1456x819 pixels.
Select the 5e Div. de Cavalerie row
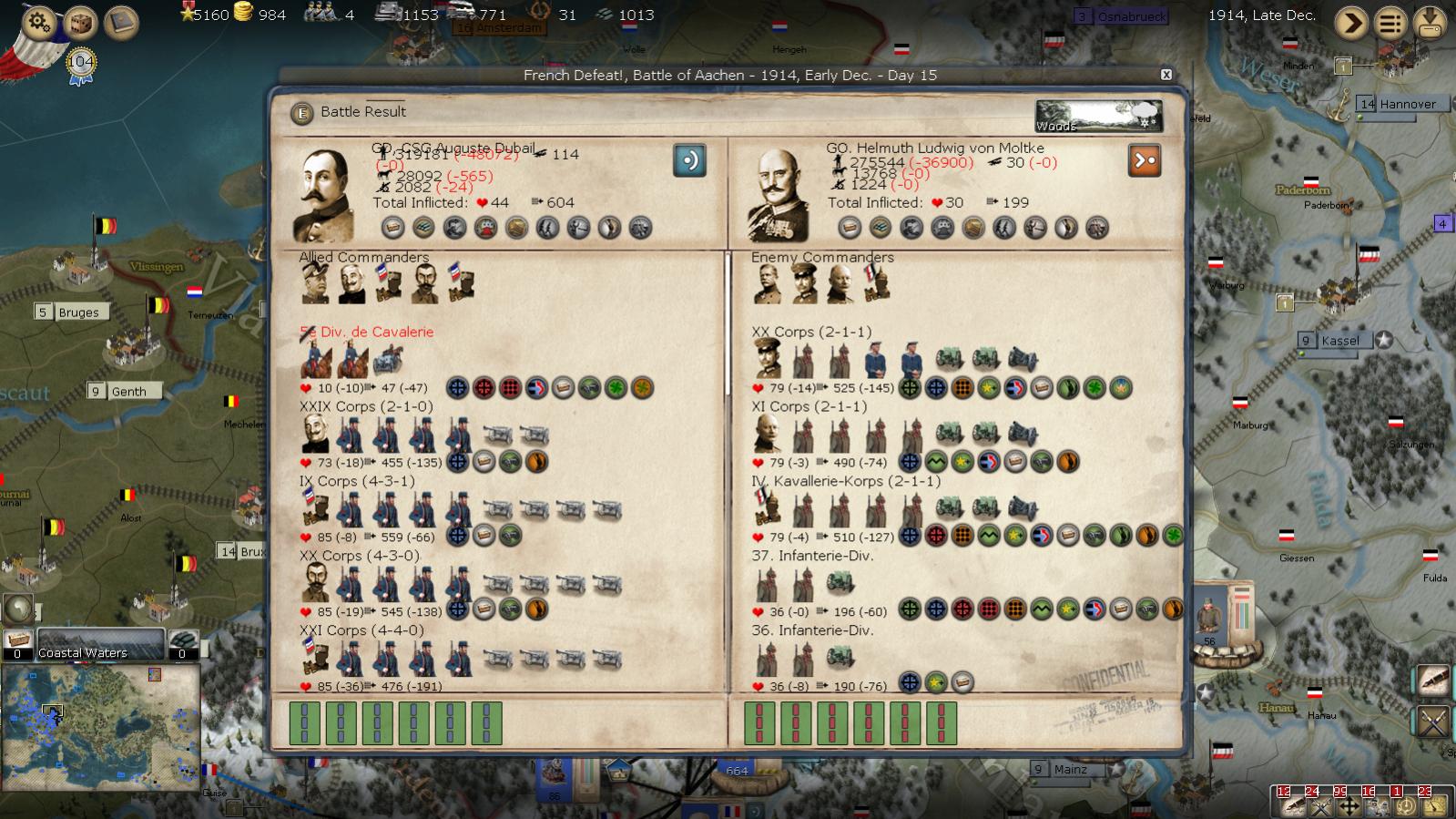[367, 332]
